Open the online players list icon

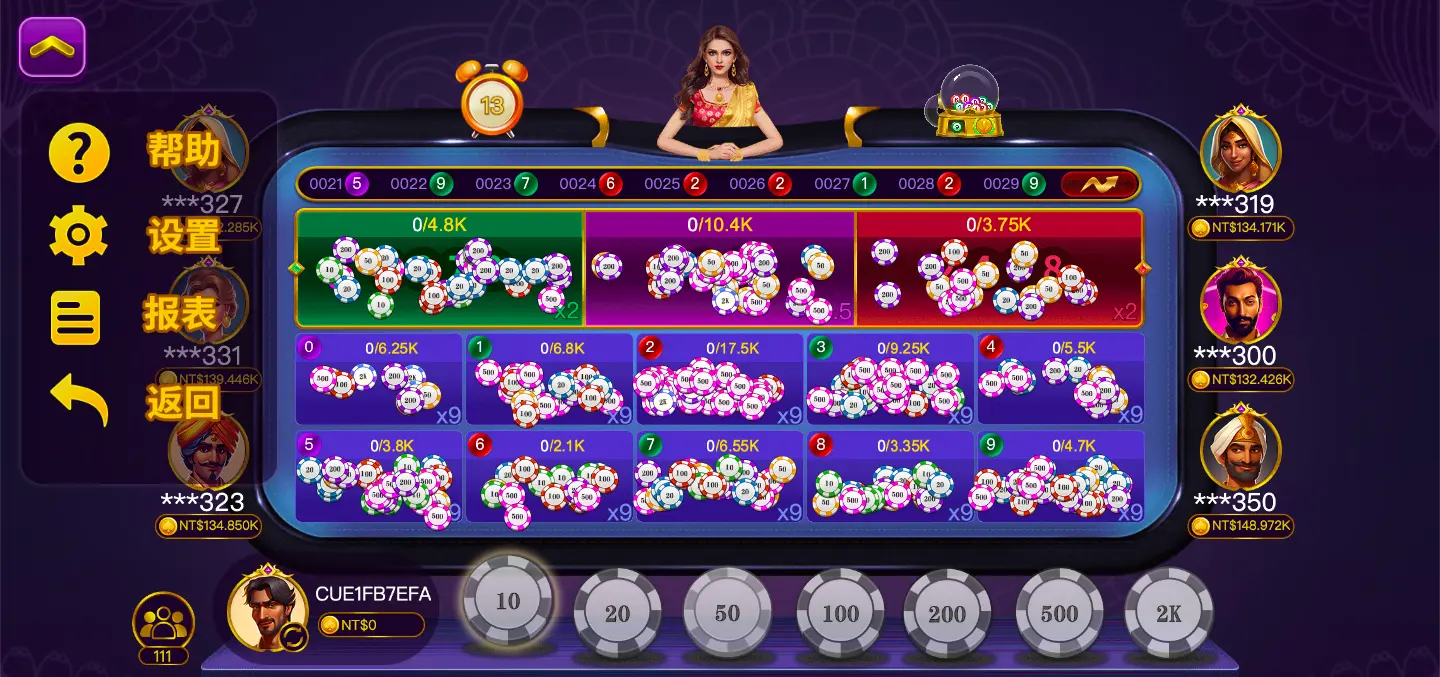tap(163, 623)
